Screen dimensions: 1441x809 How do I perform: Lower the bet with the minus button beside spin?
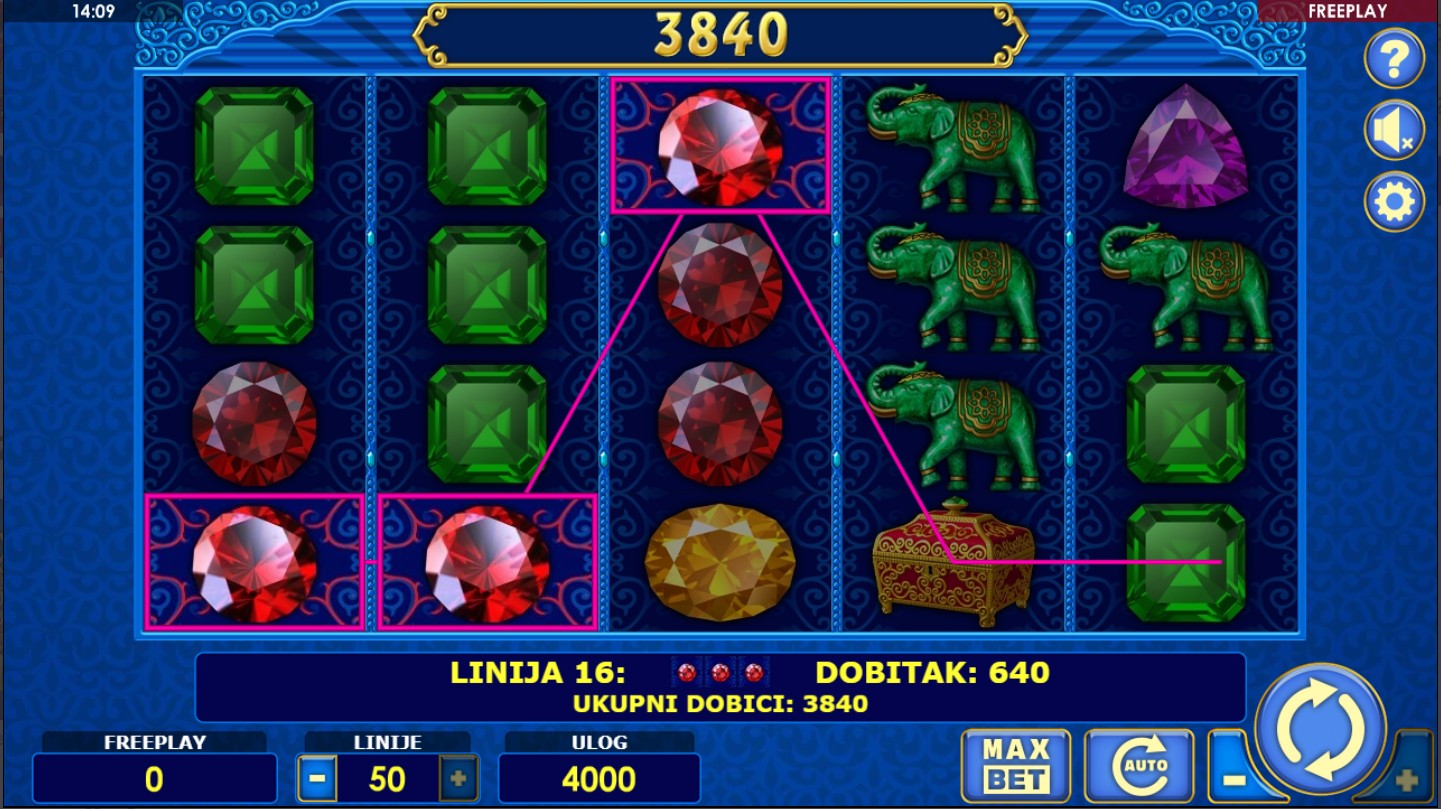(x=1234, y=778)
